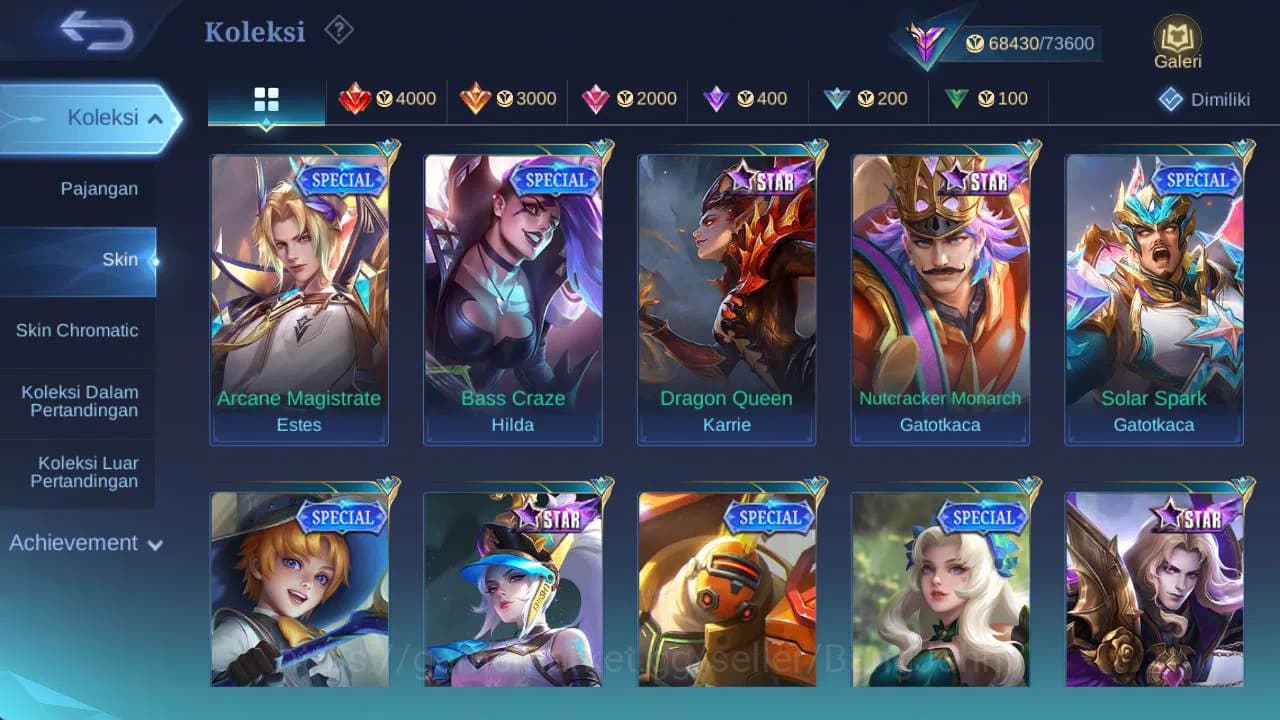
Task: Select Koleksi Dalam Pertandingan
Action: (x=79, y=402)
